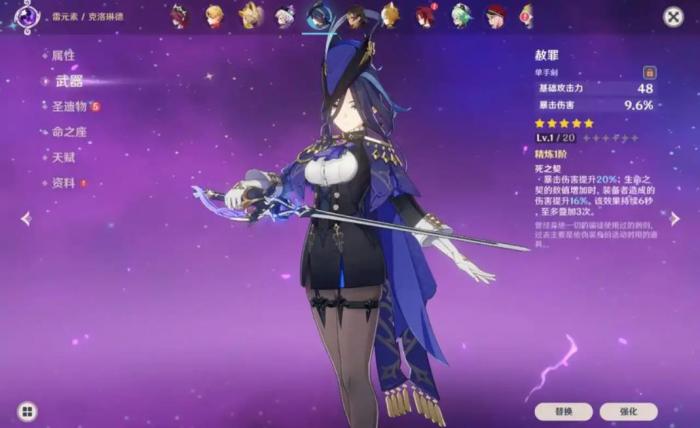Open the grid menu icon in the bottom corner
The height and width of the screenshot is (428, 700).
coord(27,410)
